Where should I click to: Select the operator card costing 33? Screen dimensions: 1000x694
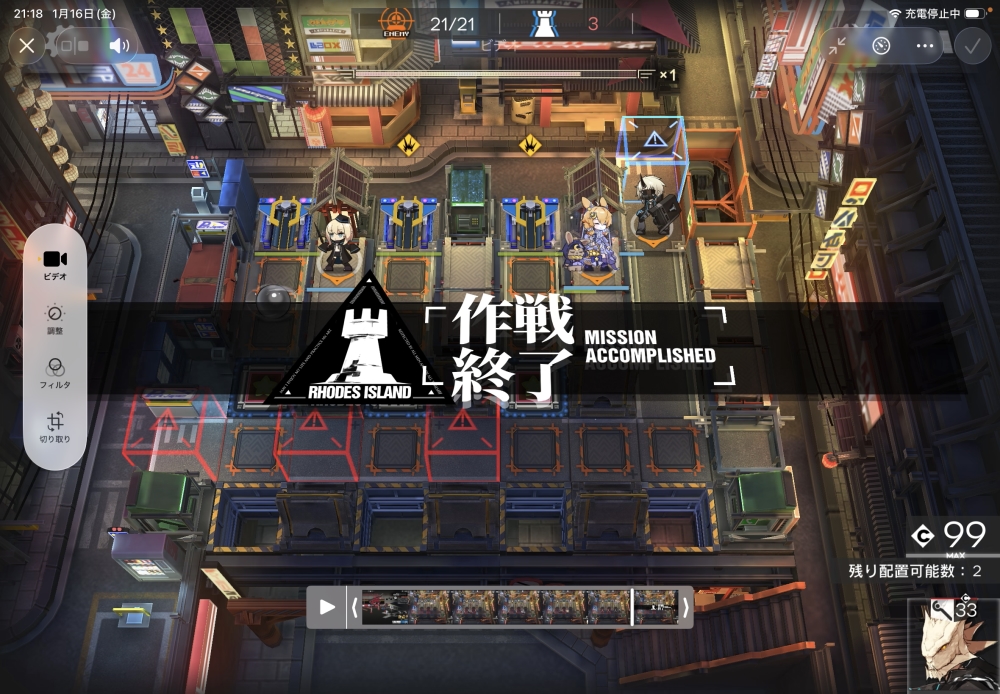(953, 646)
